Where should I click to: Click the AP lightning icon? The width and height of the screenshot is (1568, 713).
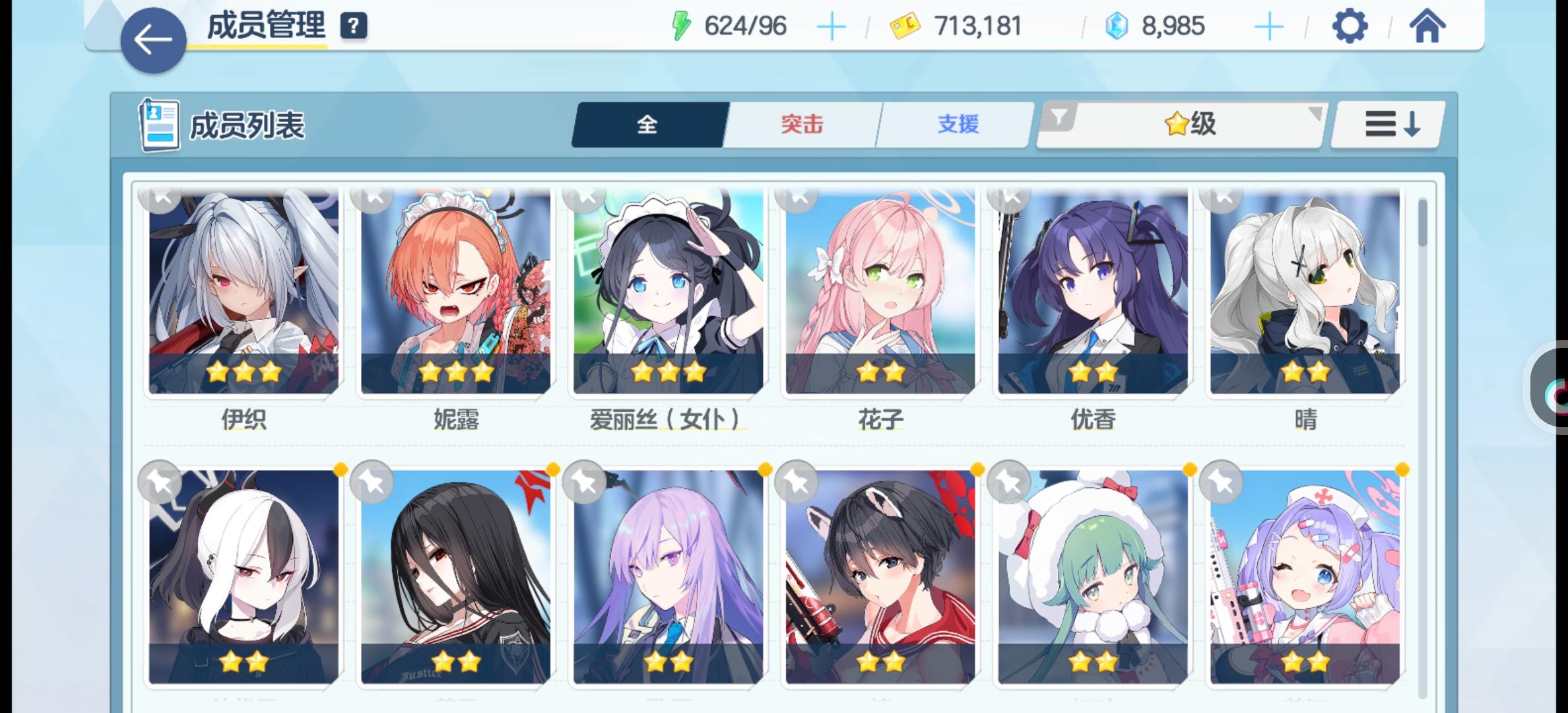(x=682, y=26)
